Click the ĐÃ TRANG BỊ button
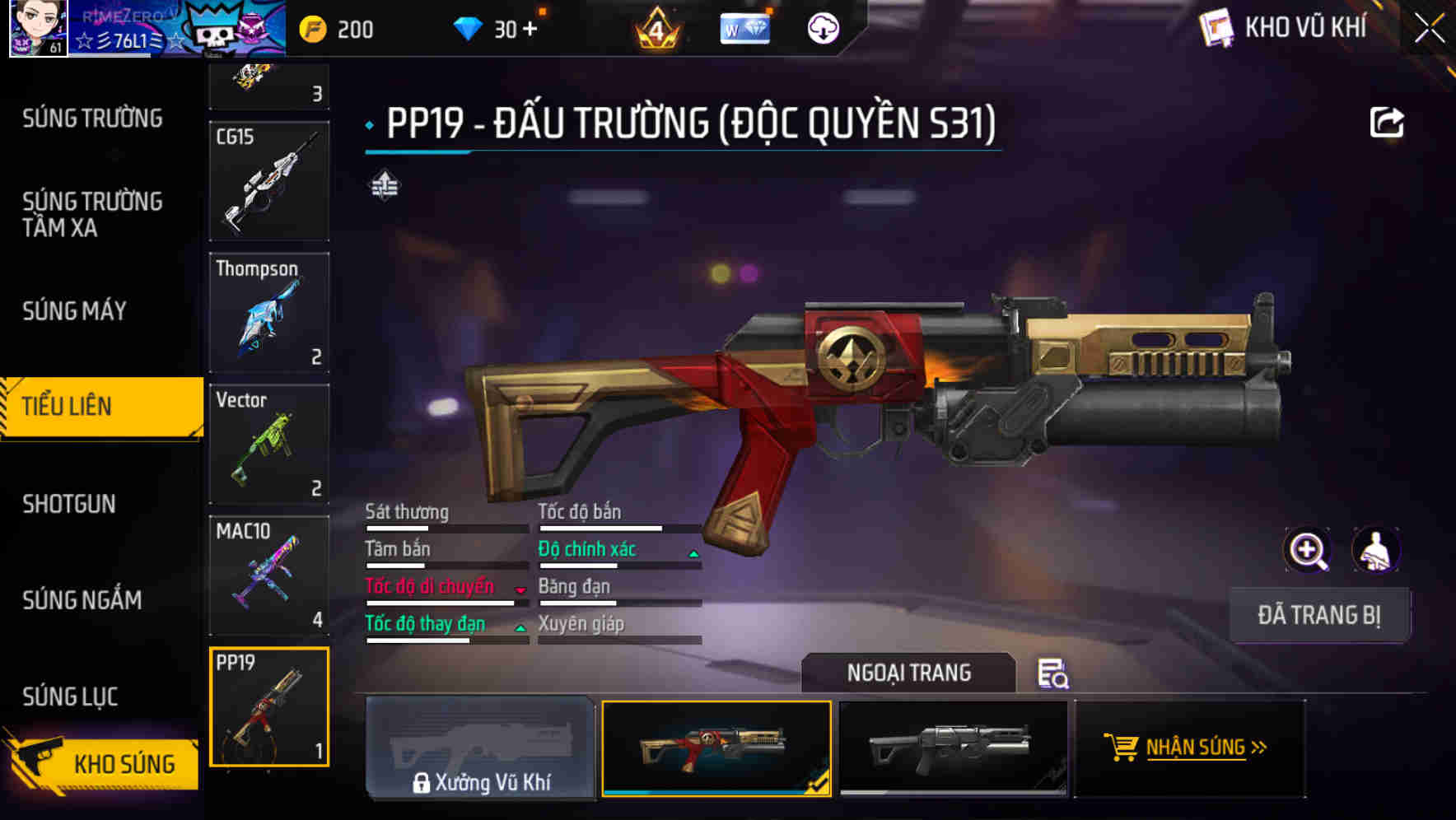 point(1319,614)
